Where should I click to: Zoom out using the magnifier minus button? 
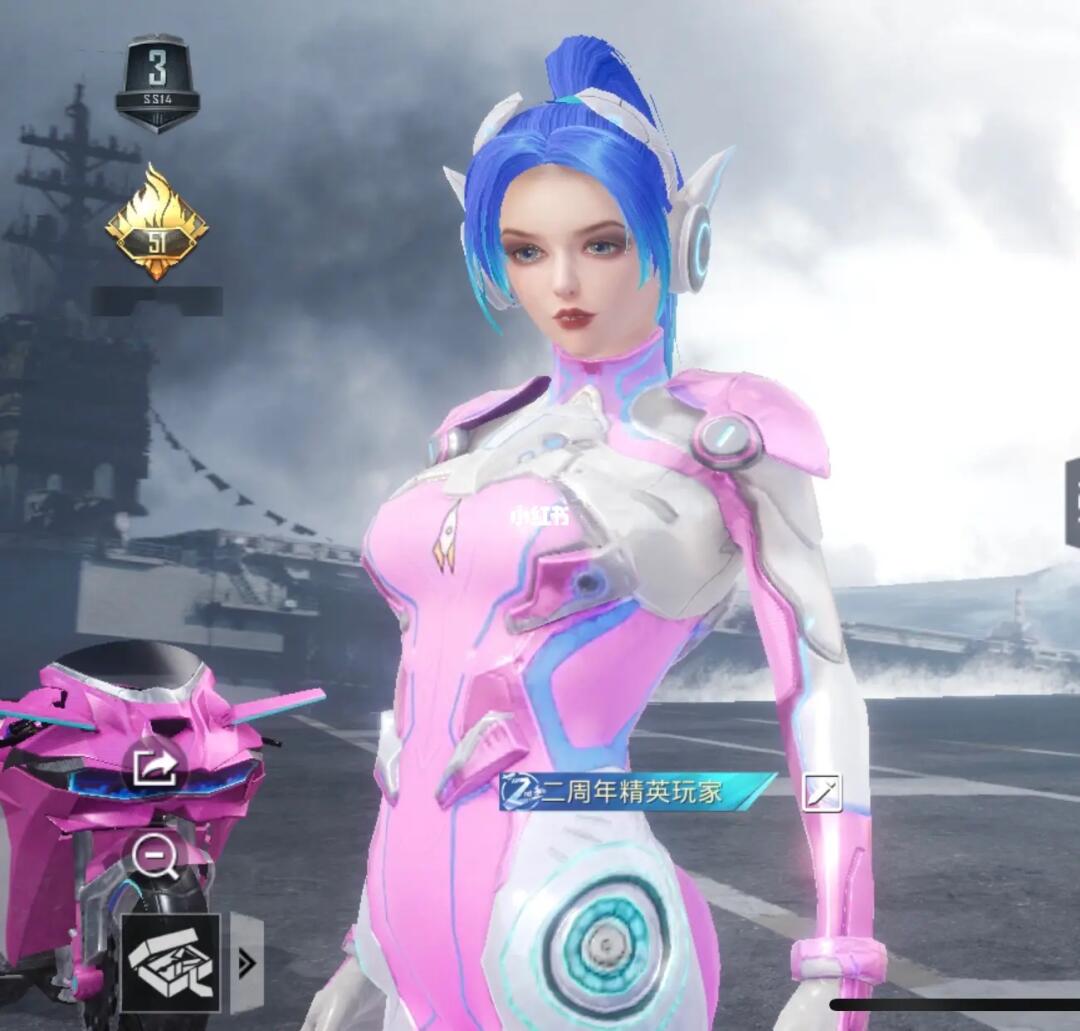tap(157, 857)
